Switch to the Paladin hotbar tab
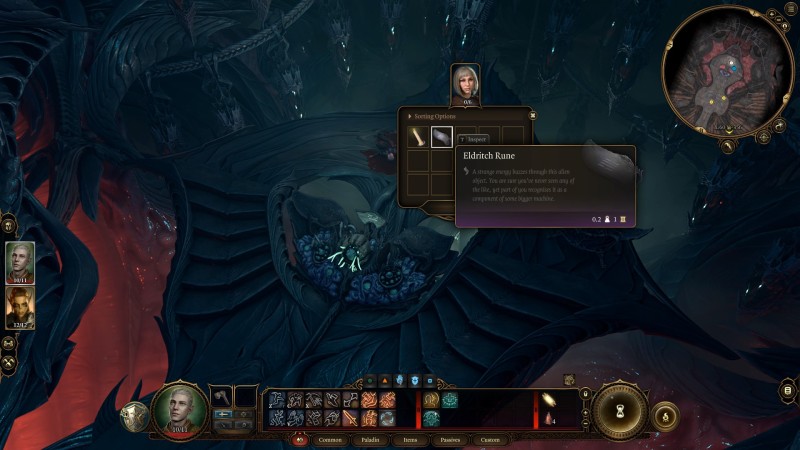 [x=368, y=439]
